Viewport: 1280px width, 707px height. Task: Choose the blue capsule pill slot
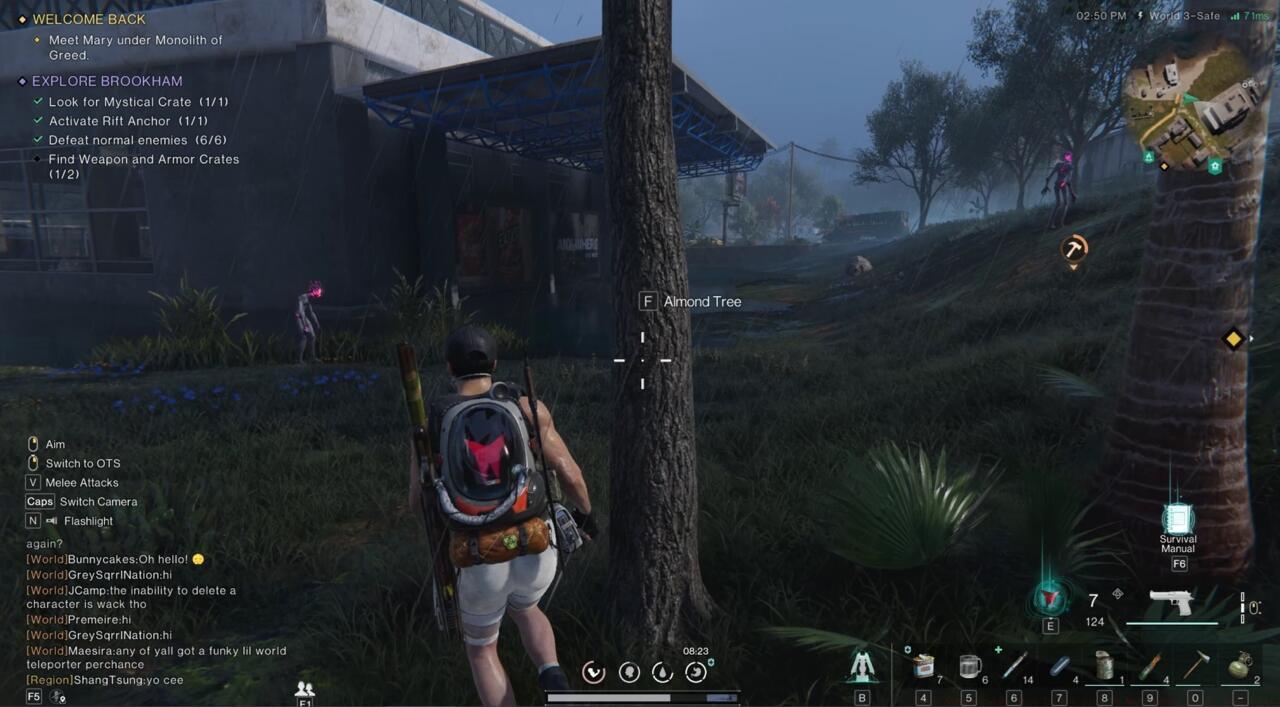point(1060,666)
